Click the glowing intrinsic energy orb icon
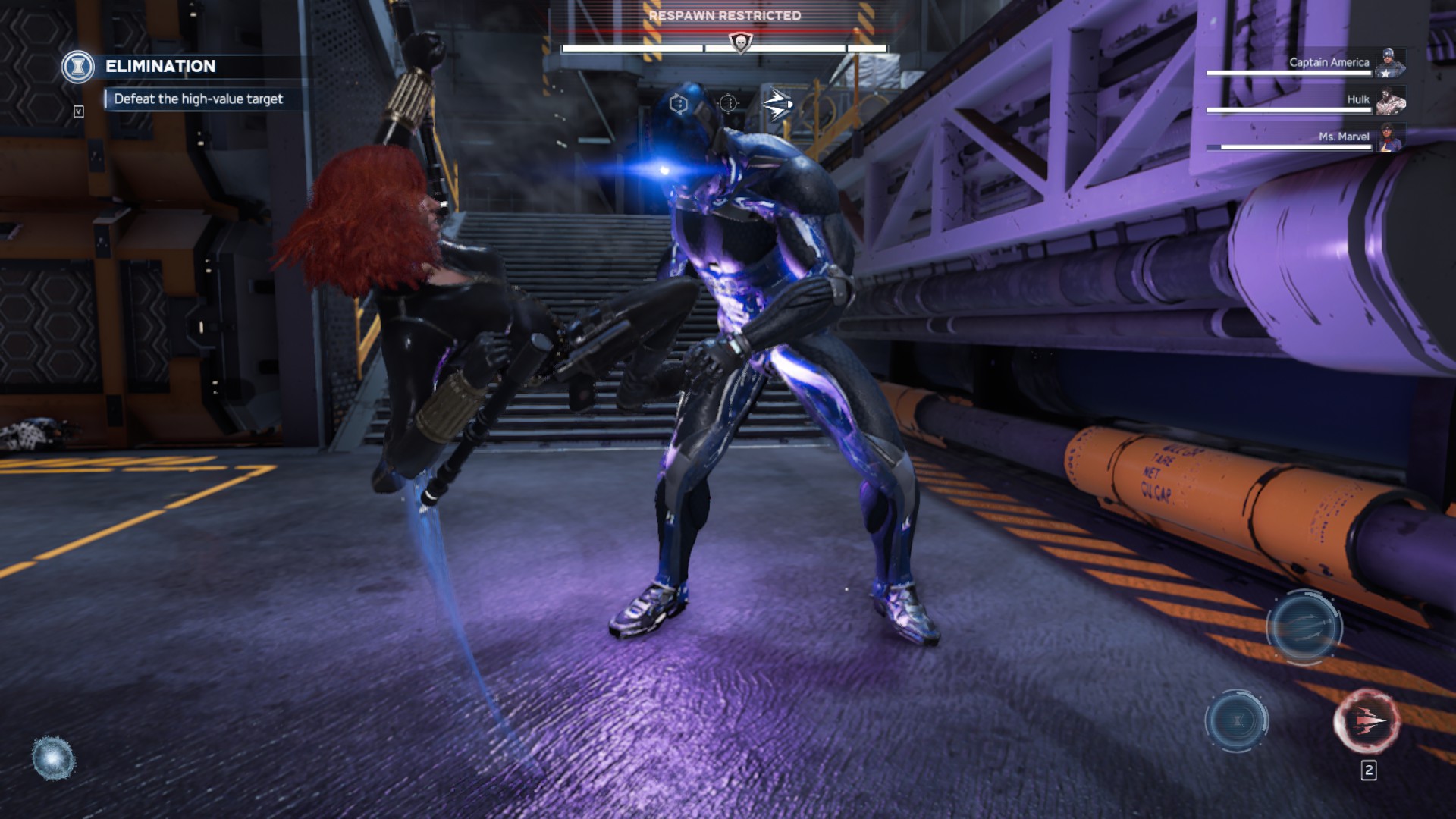Screen dimensions: 1456x819 point(53,758)
